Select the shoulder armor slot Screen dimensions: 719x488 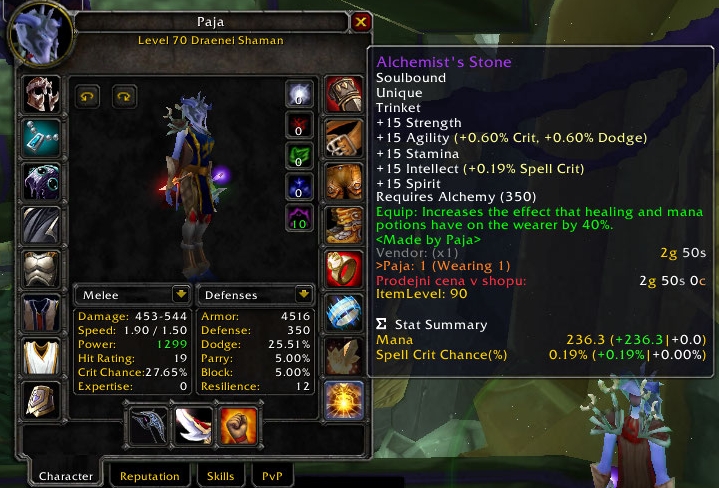coord(42,182)
